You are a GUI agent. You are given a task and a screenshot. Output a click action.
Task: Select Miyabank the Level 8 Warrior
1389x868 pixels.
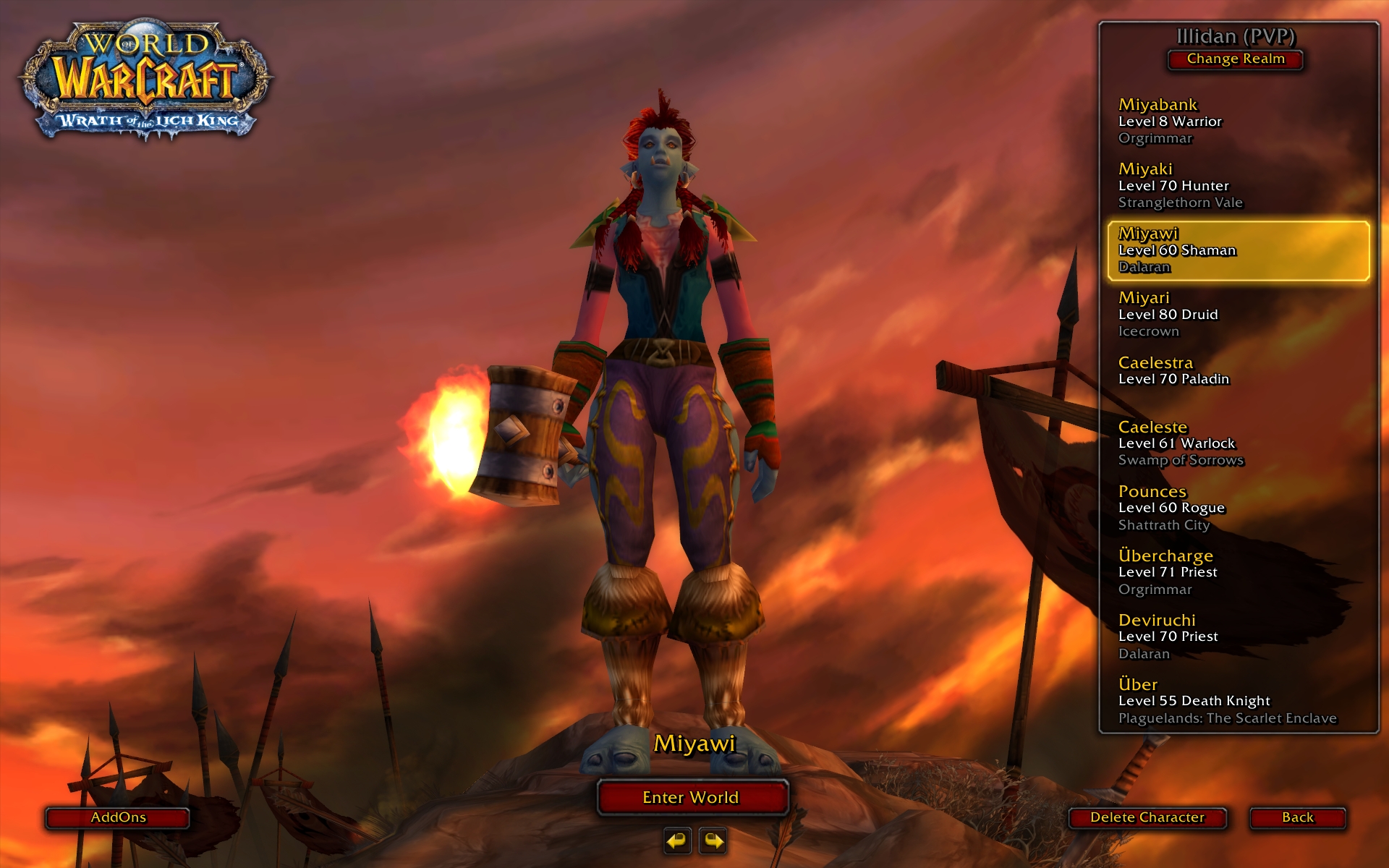tap(1237, 122)
